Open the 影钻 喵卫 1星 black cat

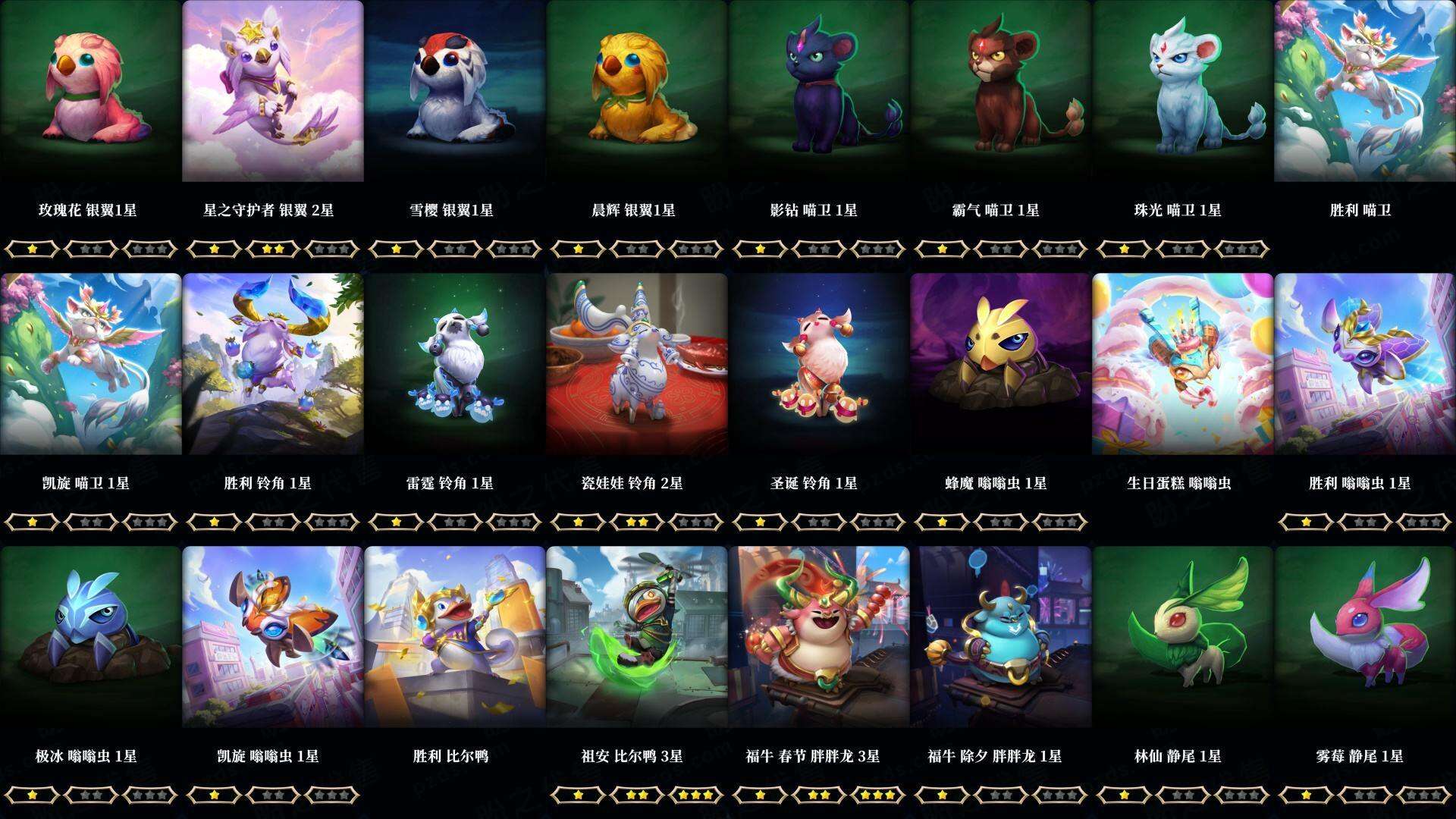pos(819,99)
